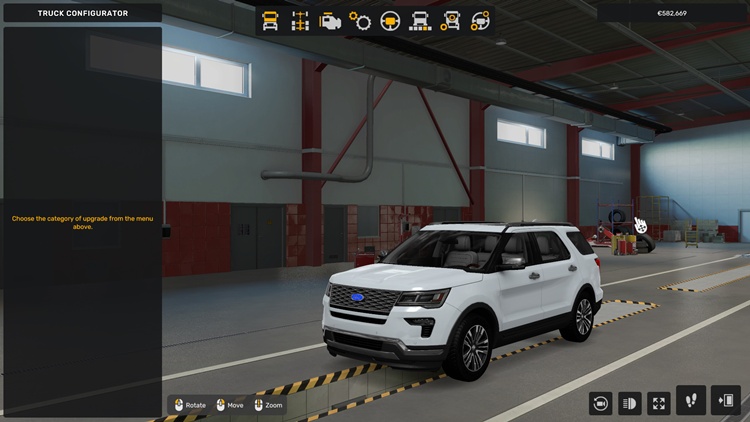Choose the truck with orange circles category
Screen dimensions: 750x422
pos(451,21)
